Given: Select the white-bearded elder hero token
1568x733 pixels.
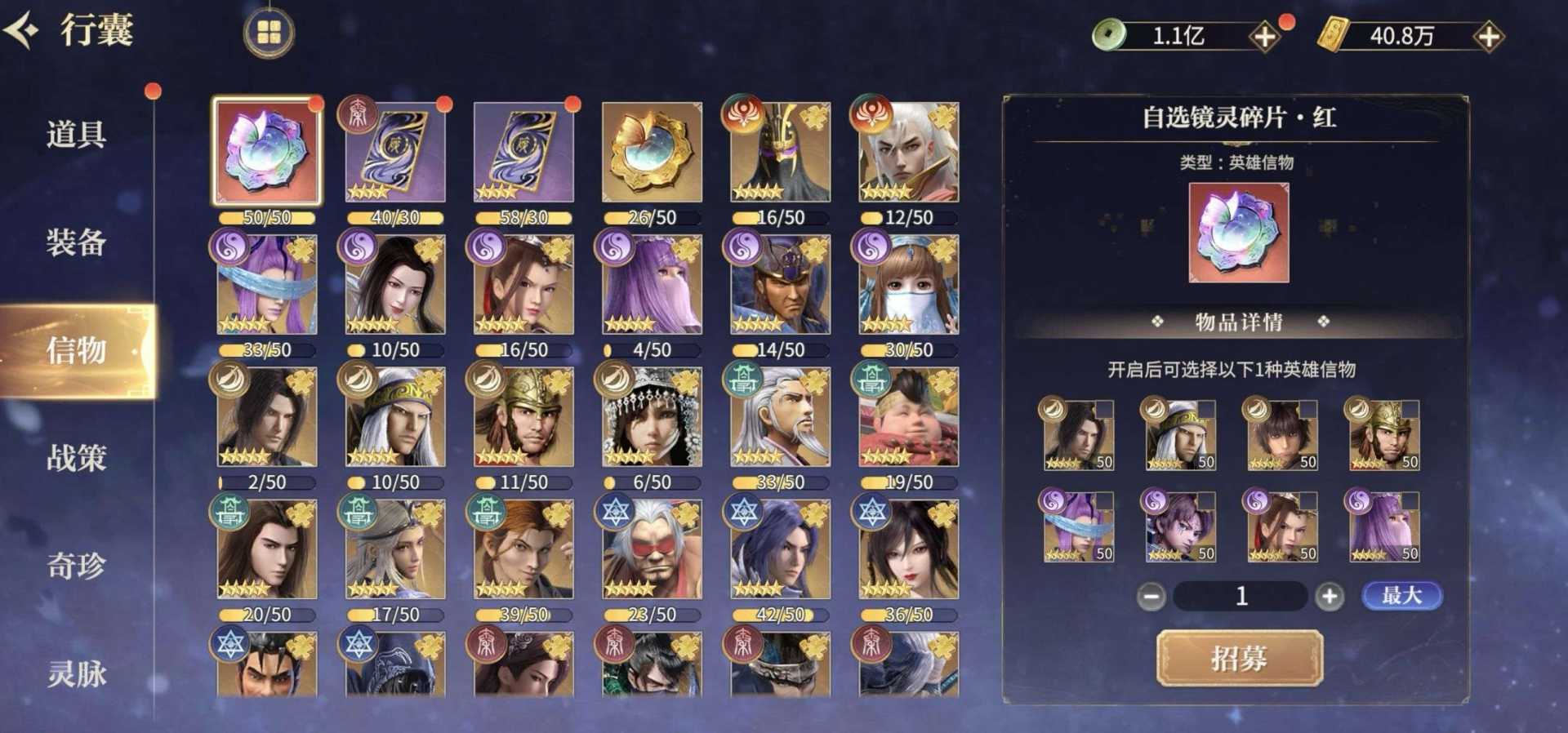Looking at the screenshot, I should 780,417.
